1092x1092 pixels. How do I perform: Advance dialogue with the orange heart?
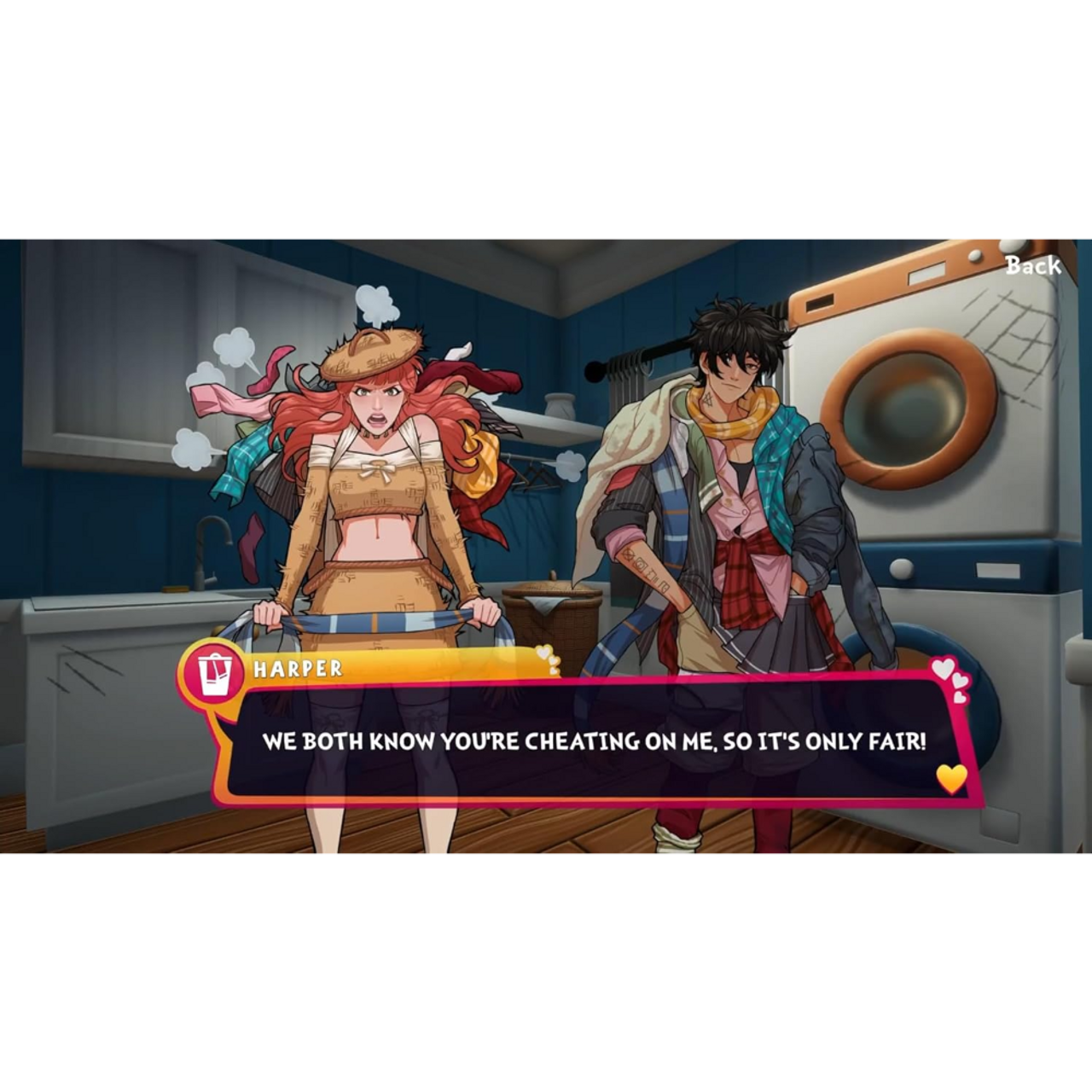click(x=951, y=778)
